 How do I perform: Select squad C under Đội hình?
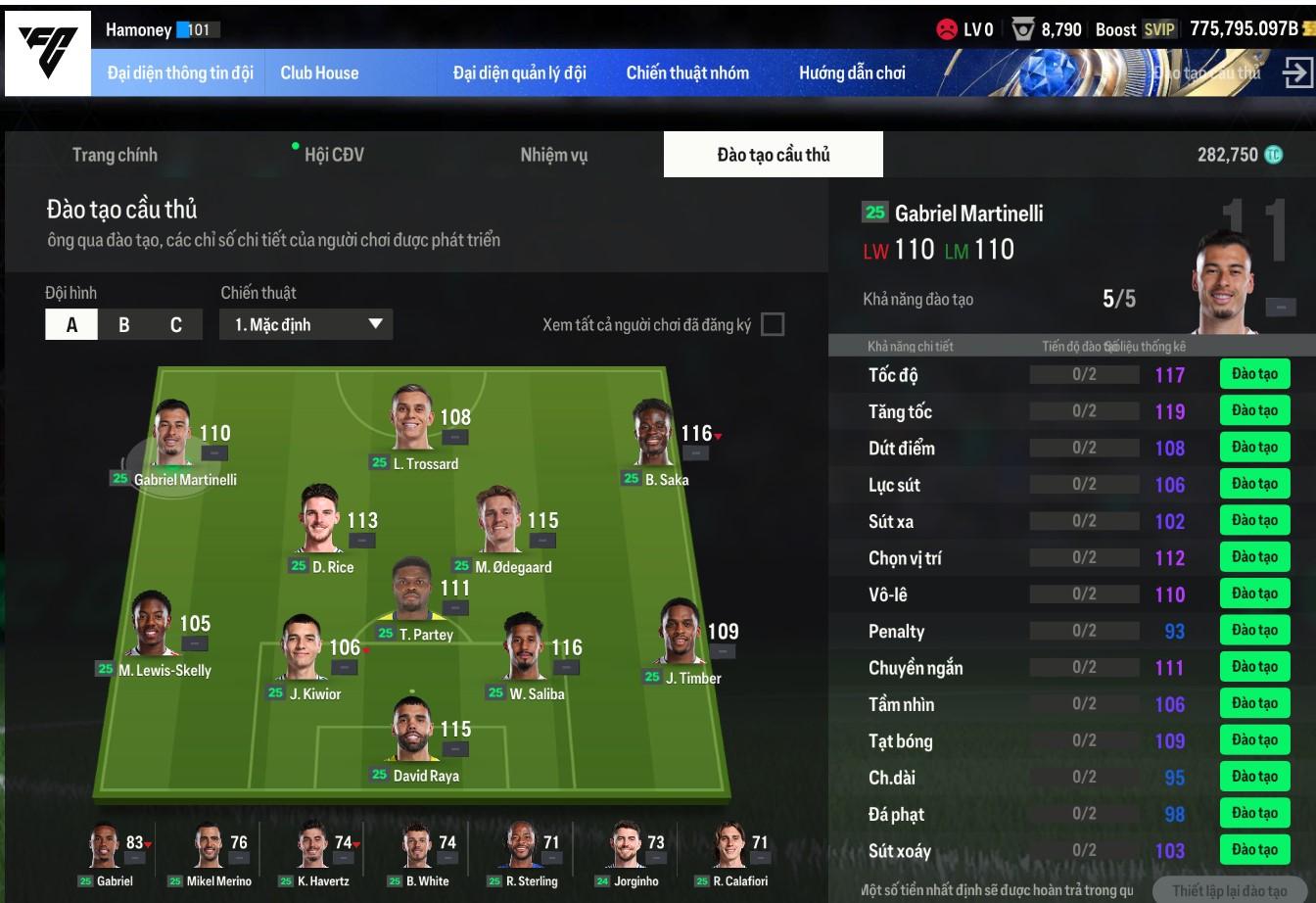(x=176, y=325)
